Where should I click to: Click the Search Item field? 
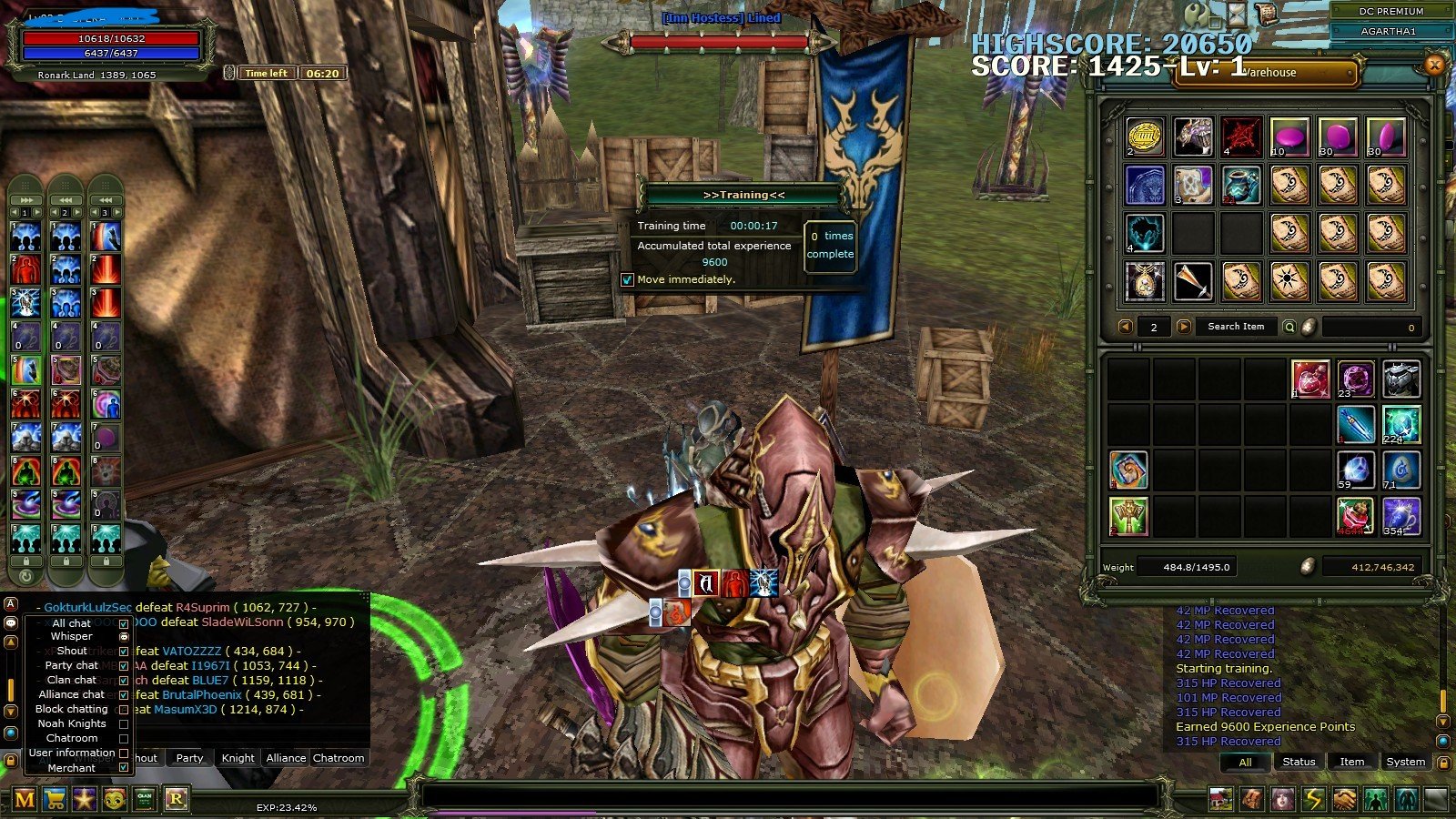click(x=1235, y=327)
